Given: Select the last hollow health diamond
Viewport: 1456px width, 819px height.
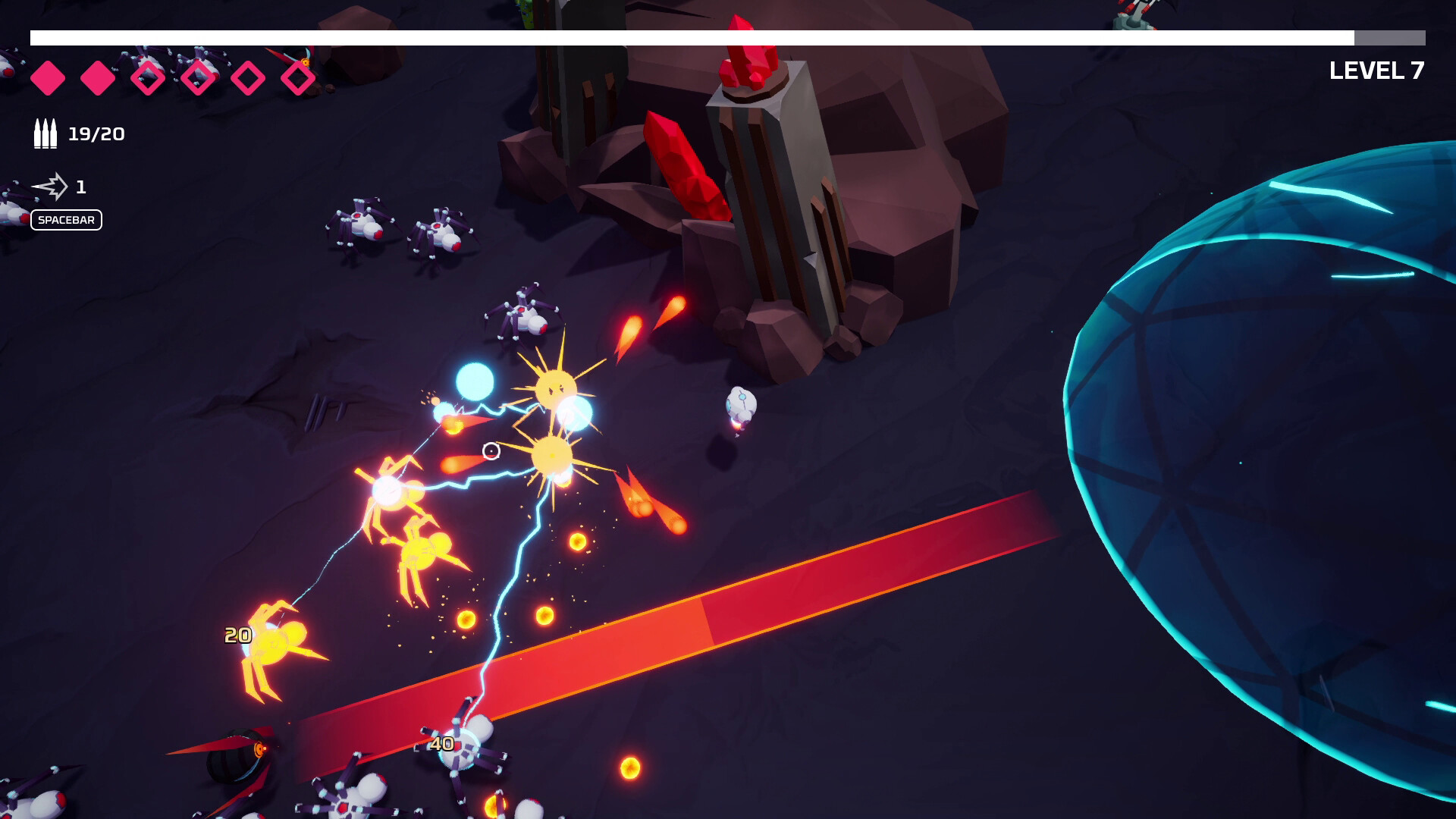Looking at the screenshot, I should click(x=300, y=76).
